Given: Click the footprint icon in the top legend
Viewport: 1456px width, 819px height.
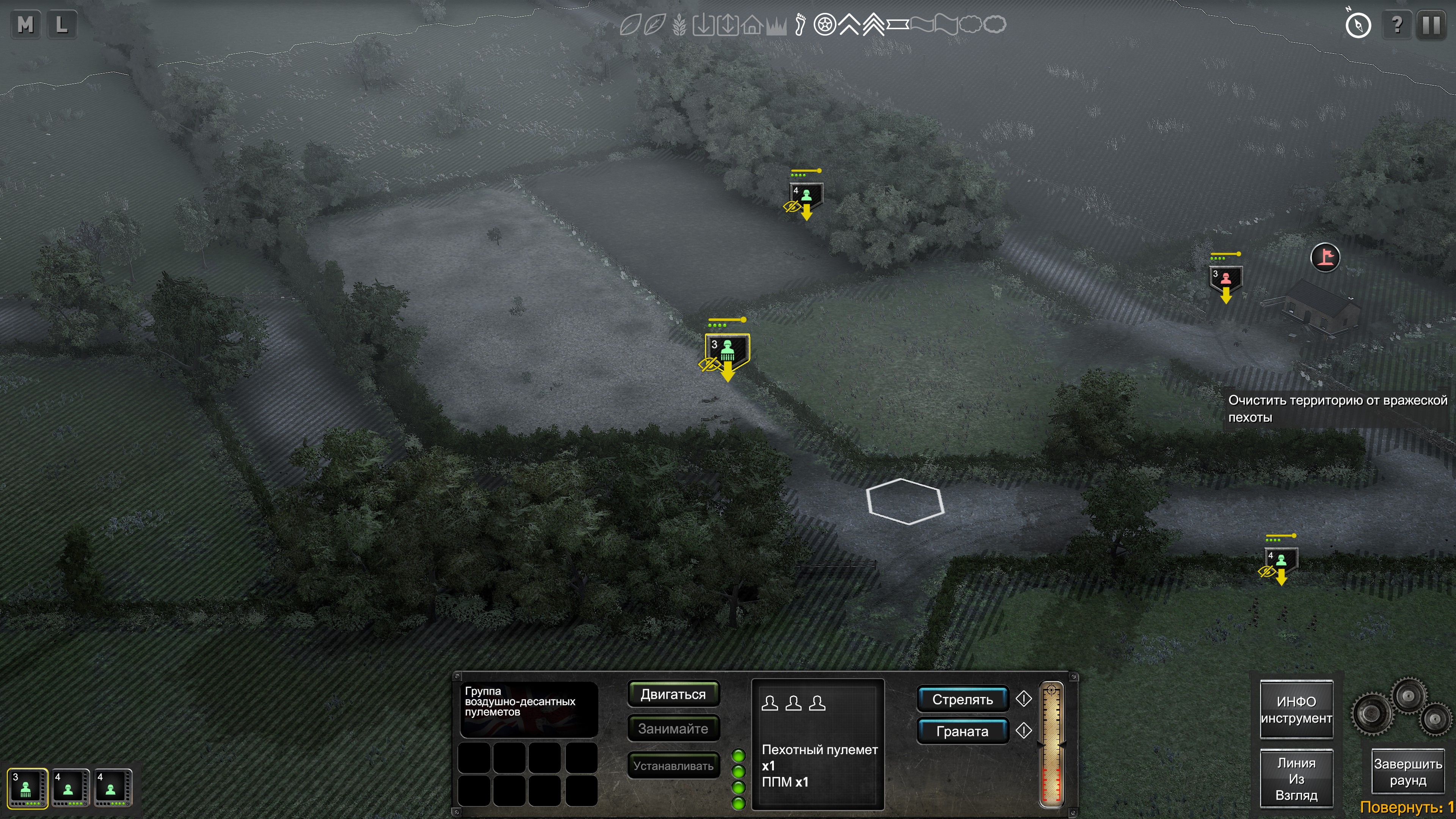Looking at the screenshot, I should [x=800, y=25].
